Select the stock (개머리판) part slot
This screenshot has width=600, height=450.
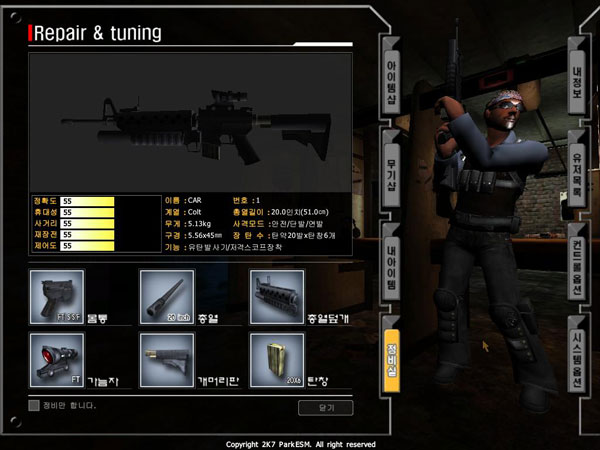pos(166,360)
